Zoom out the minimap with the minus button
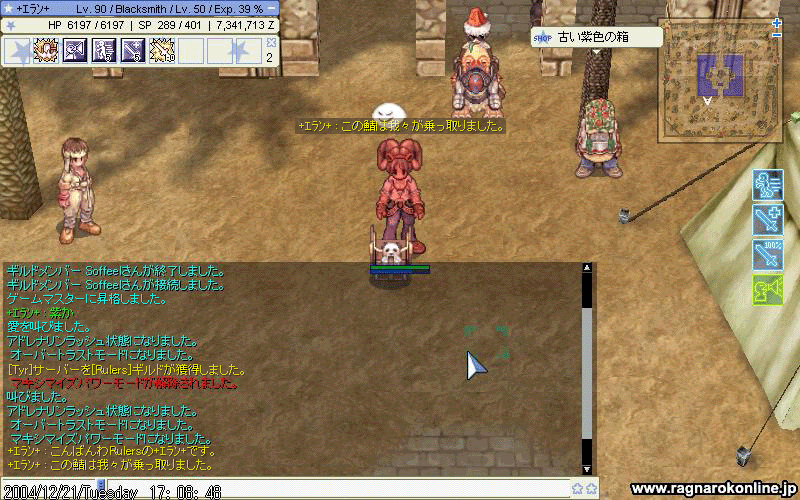 click(777, 35)
